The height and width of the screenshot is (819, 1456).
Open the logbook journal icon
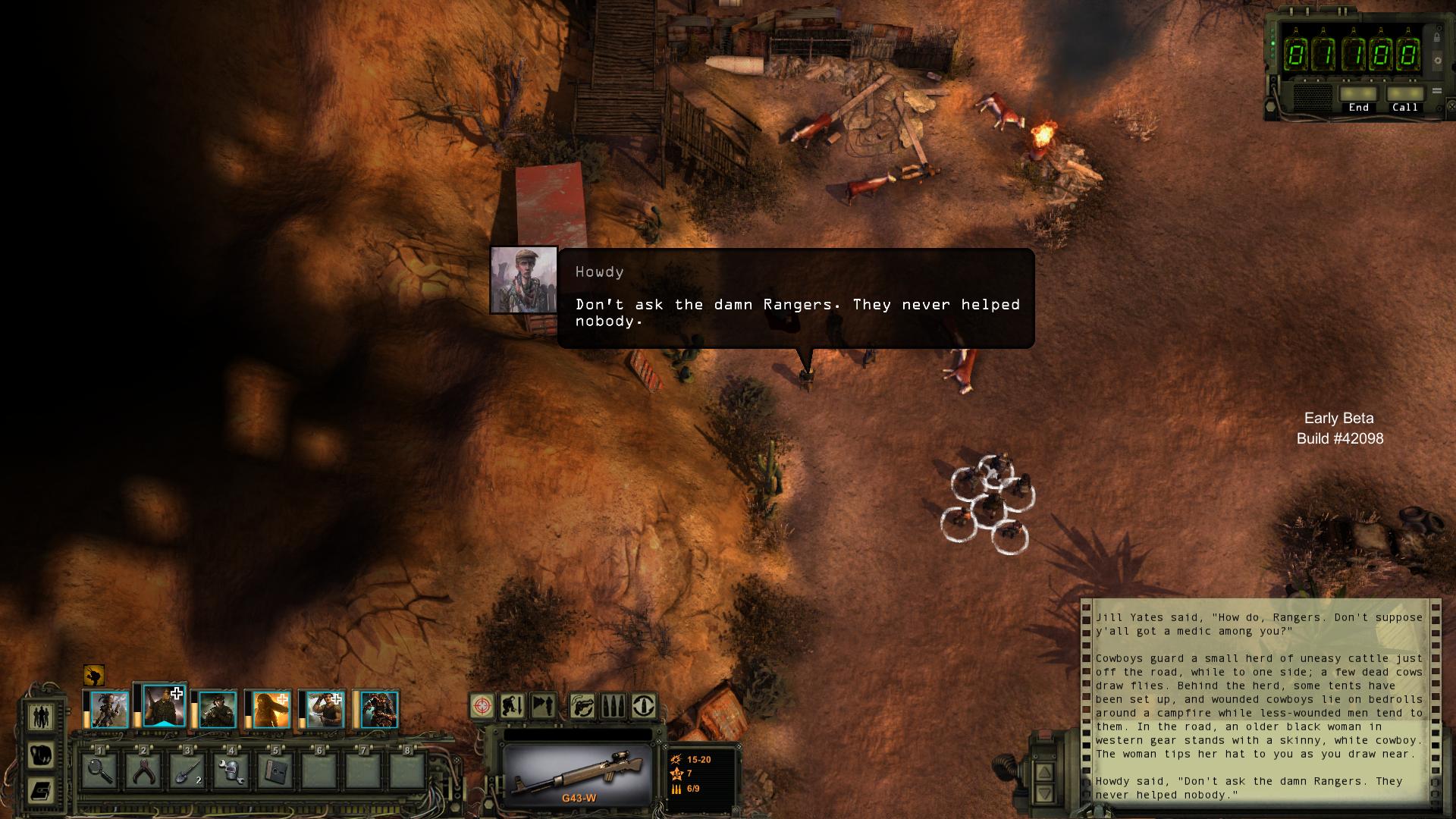pyautogui.click(x=41, y=792)
